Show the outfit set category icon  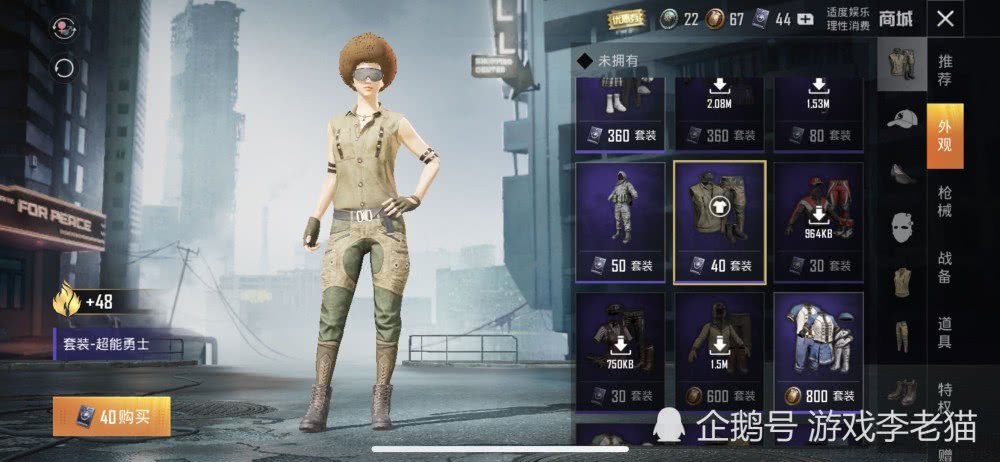point(902,62)
